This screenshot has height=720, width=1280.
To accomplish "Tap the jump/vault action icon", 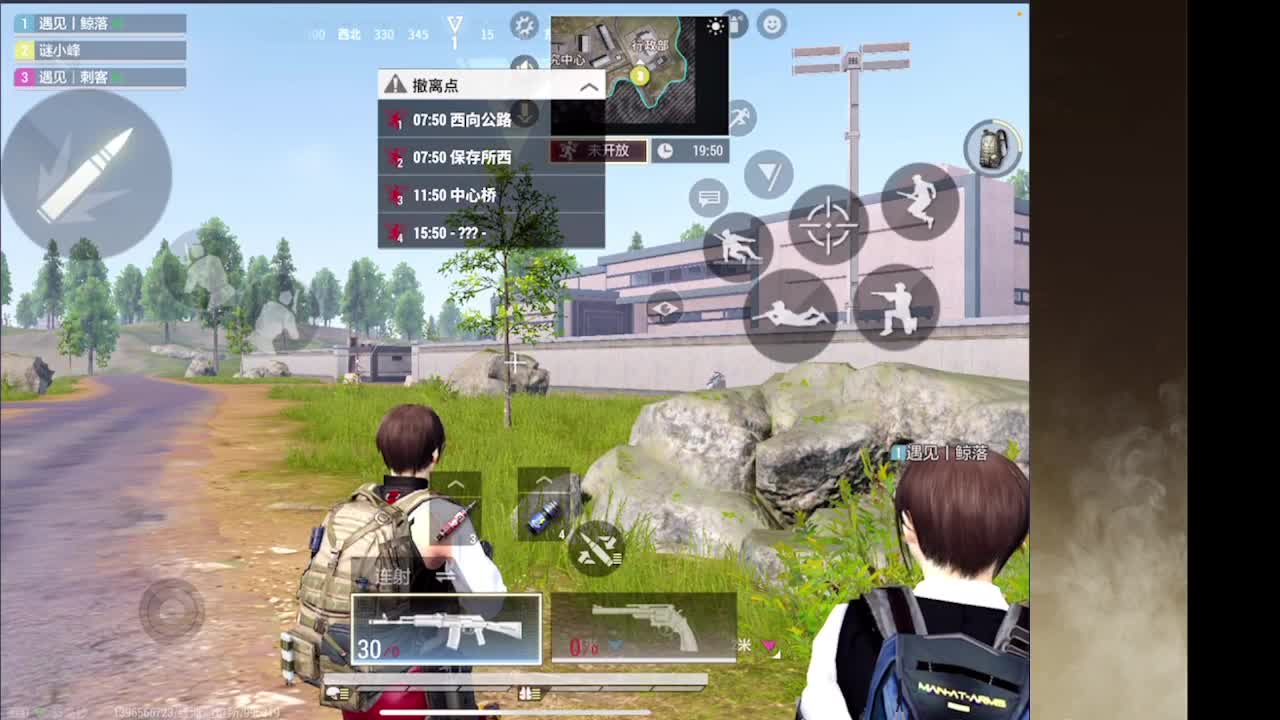I will 921,200.
